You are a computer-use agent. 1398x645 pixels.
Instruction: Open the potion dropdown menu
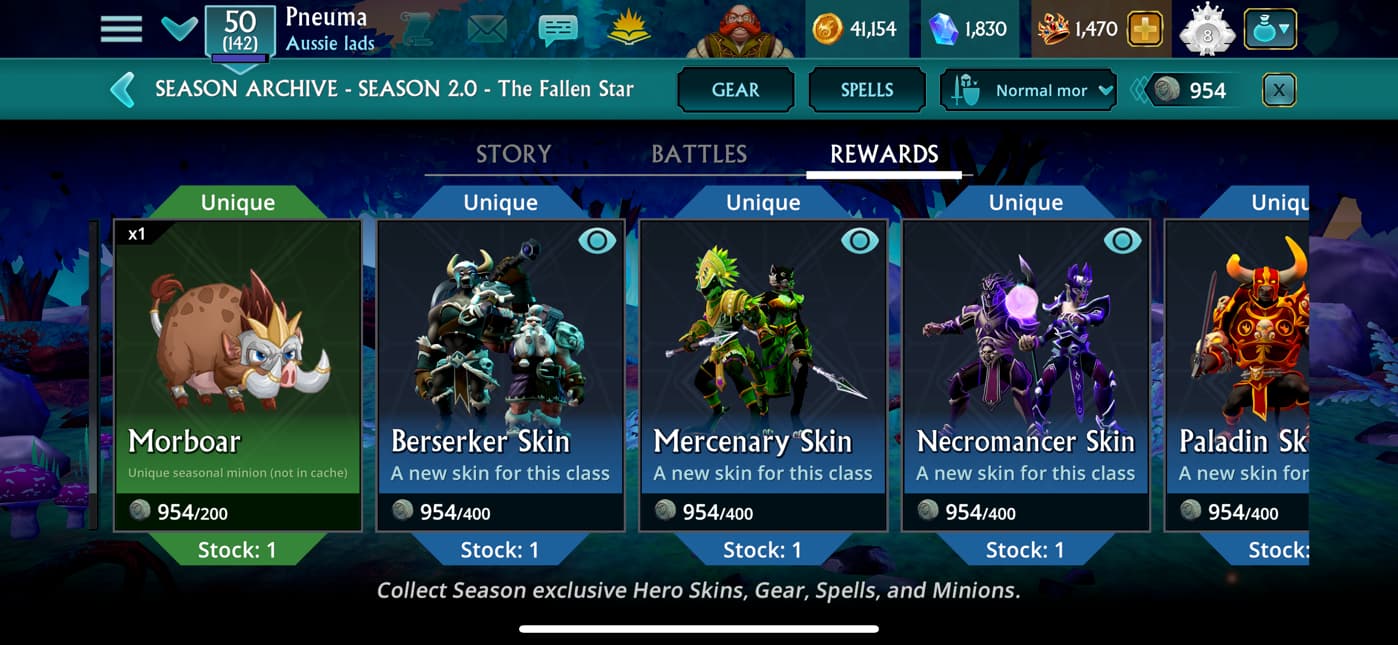coord(1269,29)
